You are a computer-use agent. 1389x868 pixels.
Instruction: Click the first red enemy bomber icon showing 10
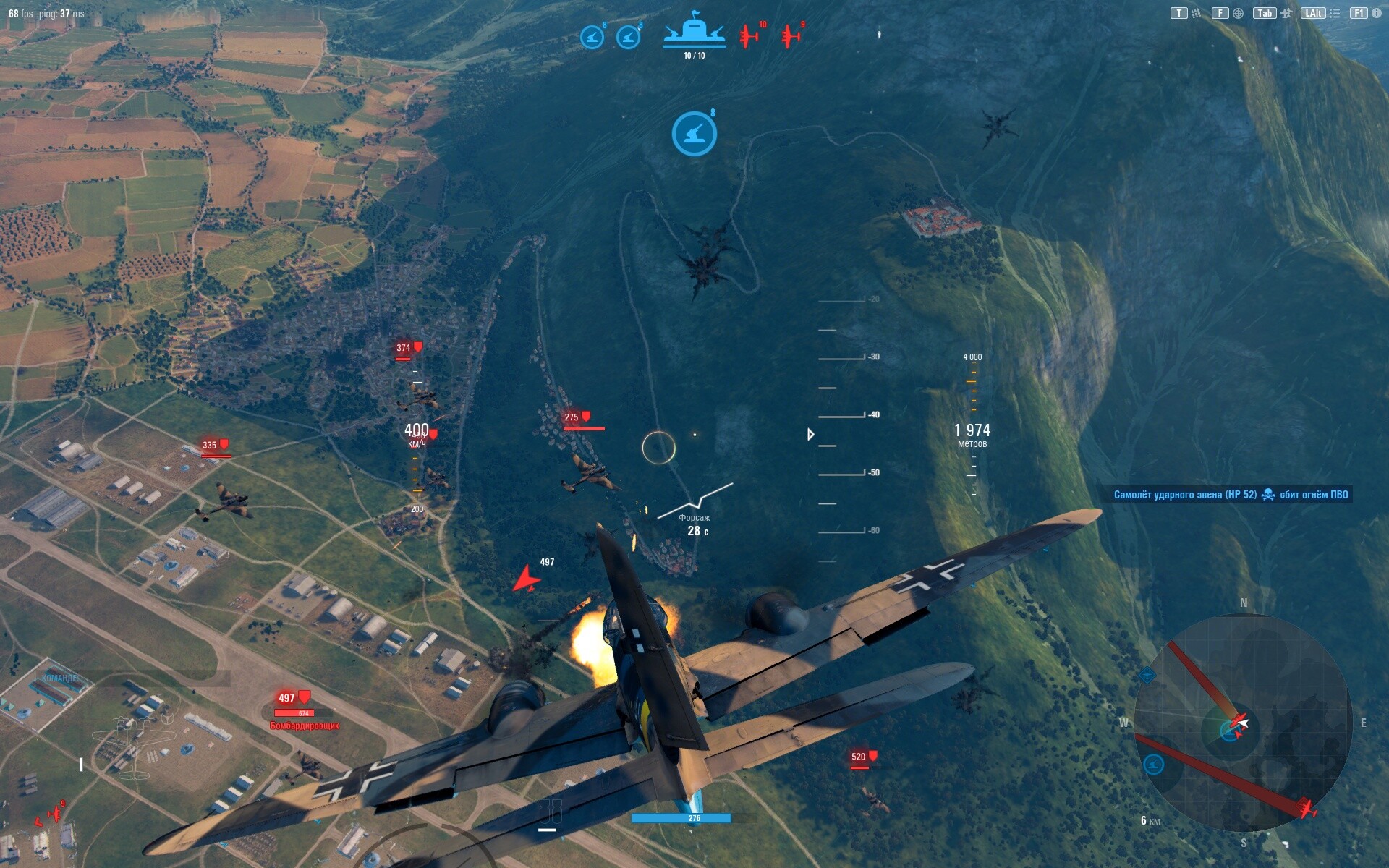(749, 35)
